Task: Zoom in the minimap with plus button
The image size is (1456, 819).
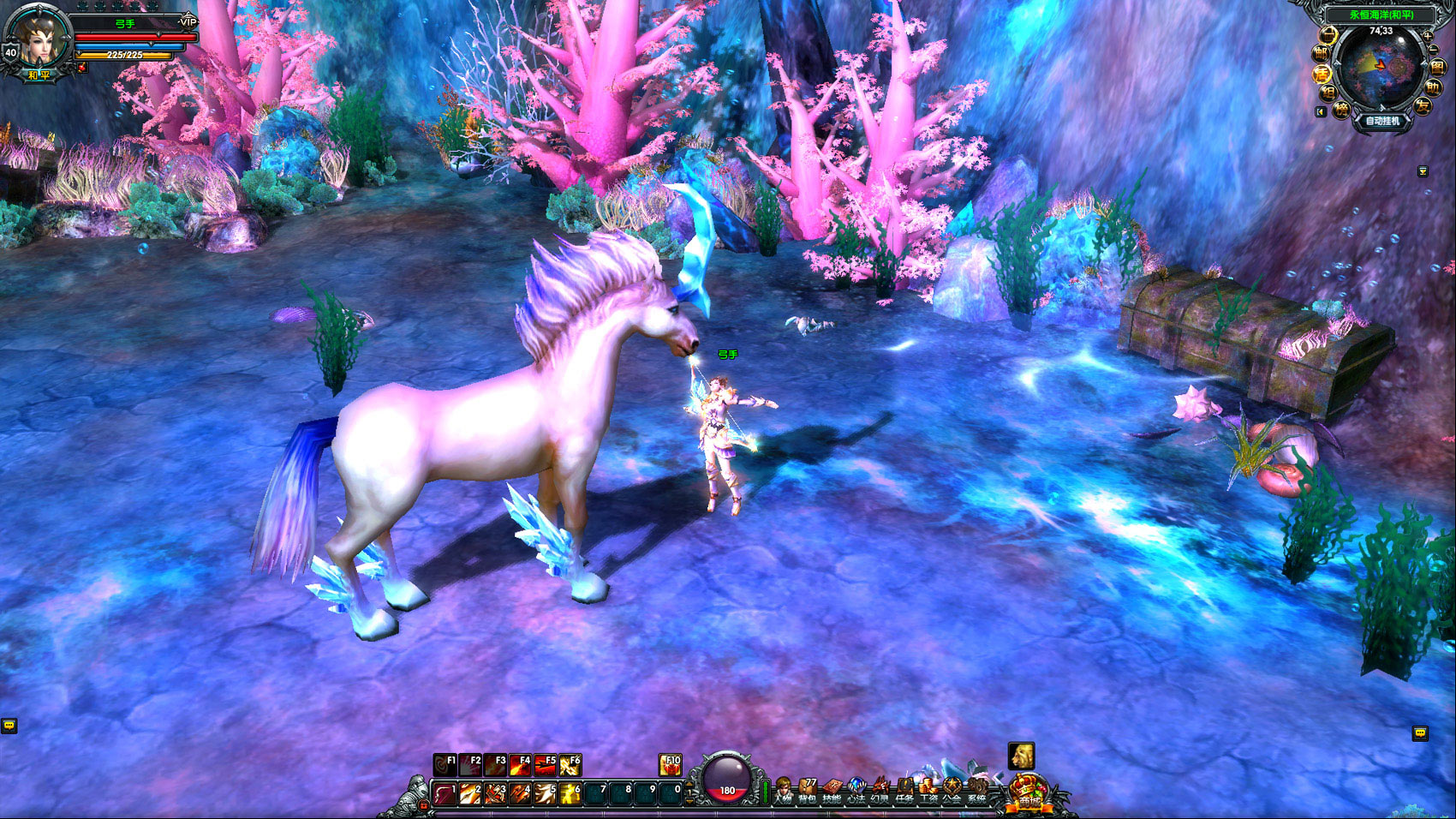Action: pos(1427,35)
